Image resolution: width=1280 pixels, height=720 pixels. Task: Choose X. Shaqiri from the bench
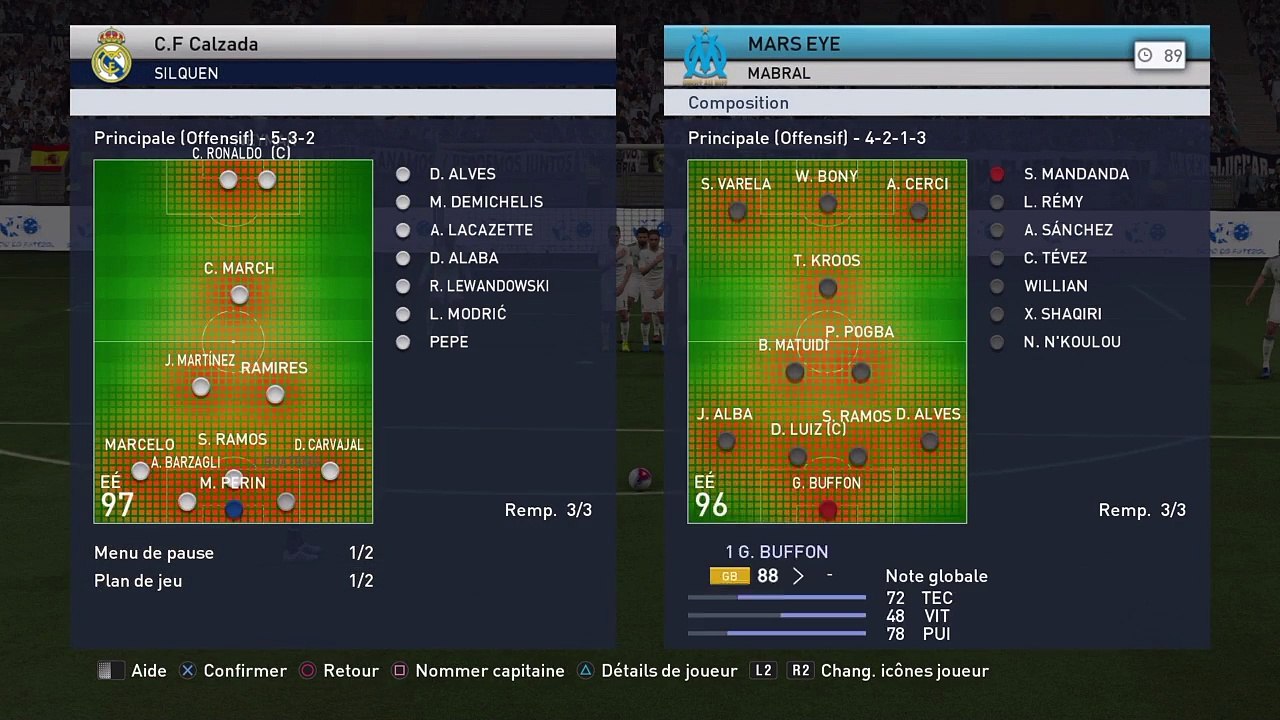click(1062, 314)
